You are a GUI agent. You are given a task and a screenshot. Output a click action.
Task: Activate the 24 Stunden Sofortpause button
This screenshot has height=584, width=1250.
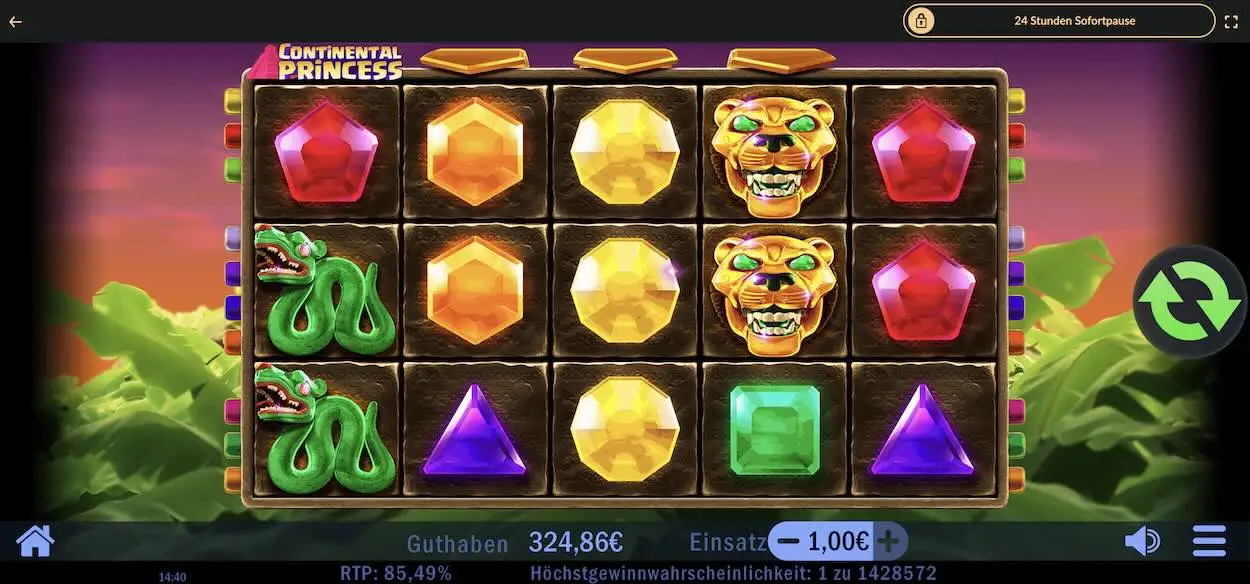pos(1059,20)
